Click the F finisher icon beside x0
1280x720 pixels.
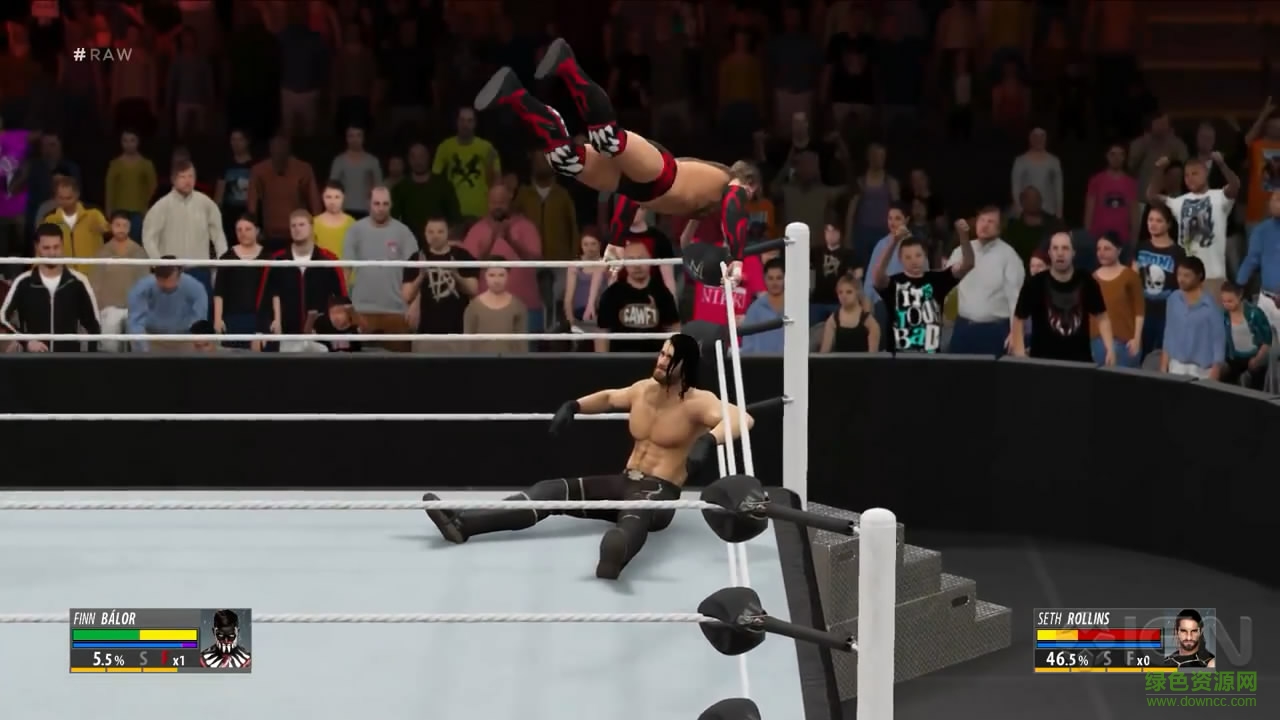point(1130,658)
